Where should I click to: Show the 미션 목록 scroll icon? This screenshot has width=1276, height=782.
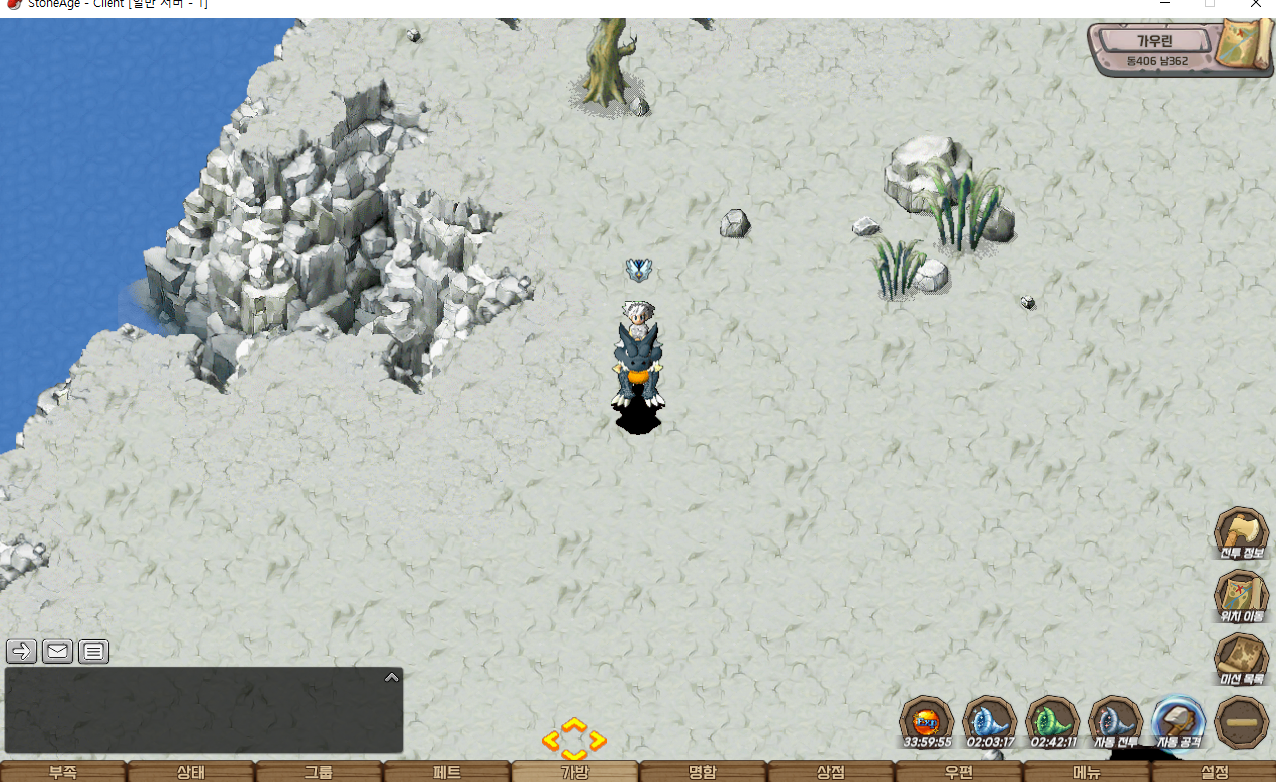click(1241, 659)
